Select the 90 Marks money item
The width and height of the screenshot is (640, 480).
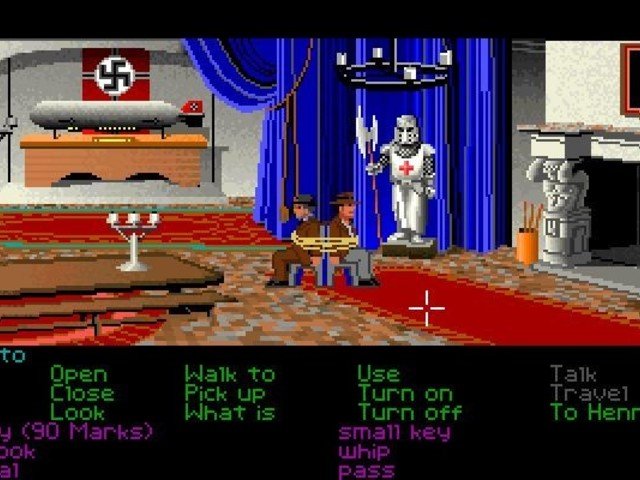point(77,432)
